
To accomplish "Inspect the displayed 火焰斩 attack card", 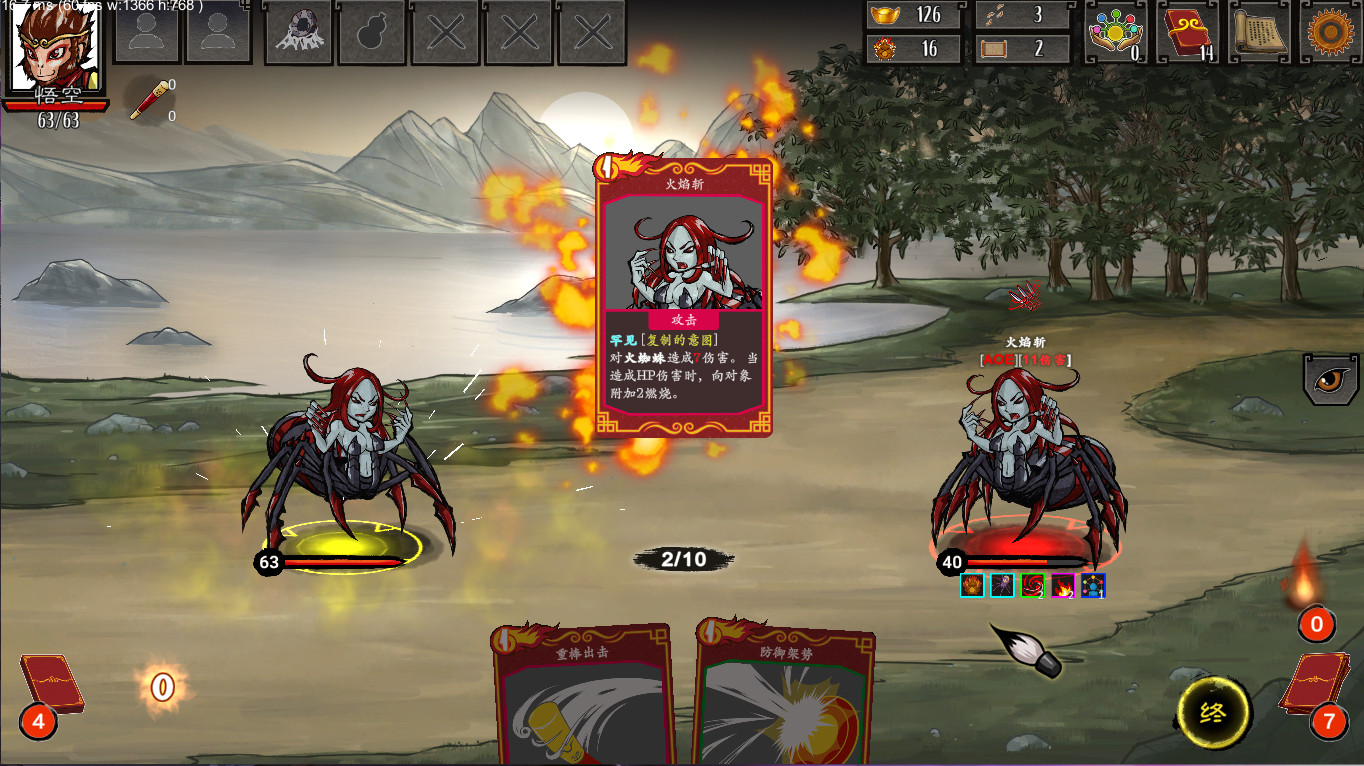I will tap(684, 297).
